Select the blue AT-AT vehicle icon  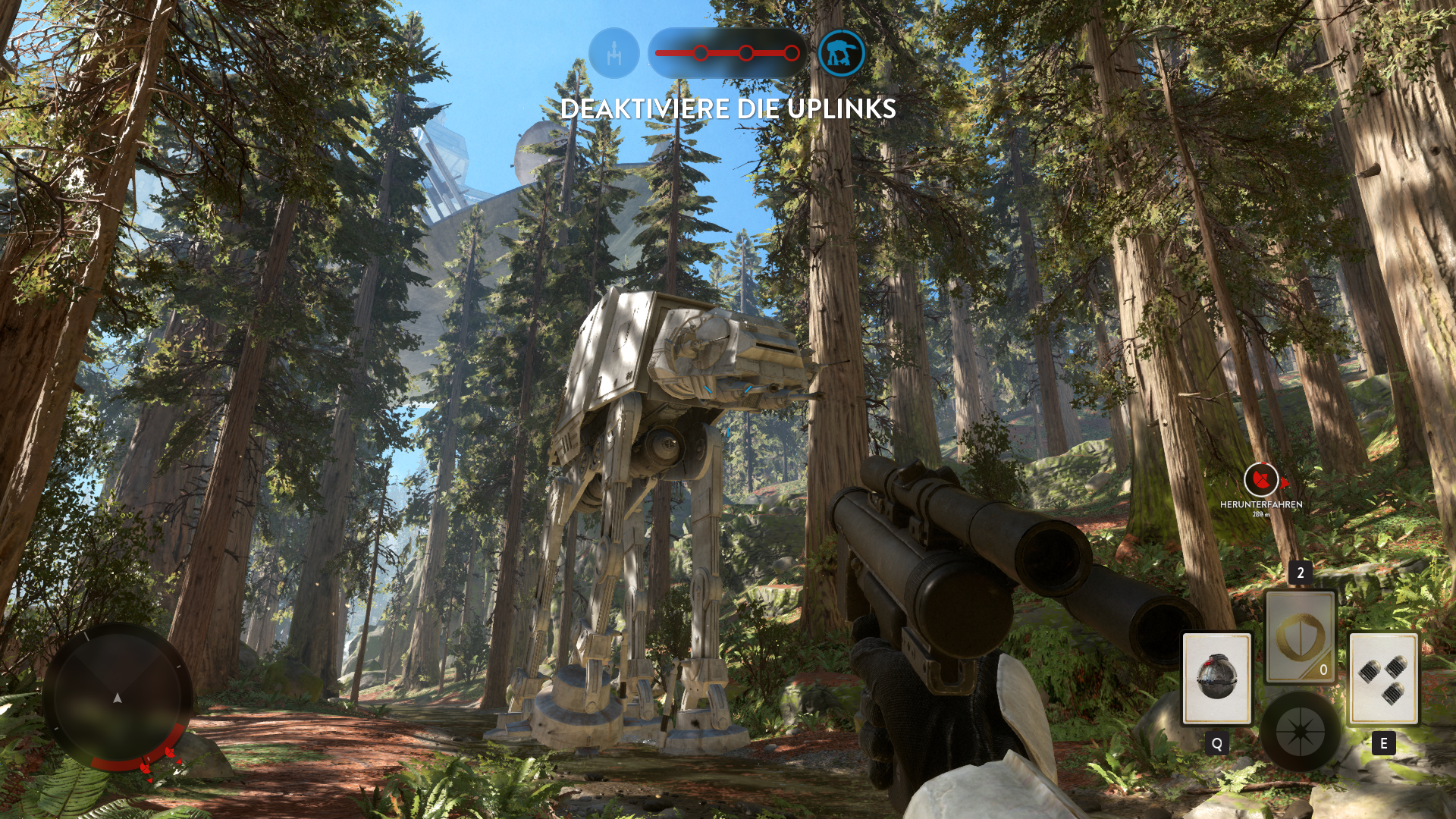pyautogui.click(x=840, y=53)
